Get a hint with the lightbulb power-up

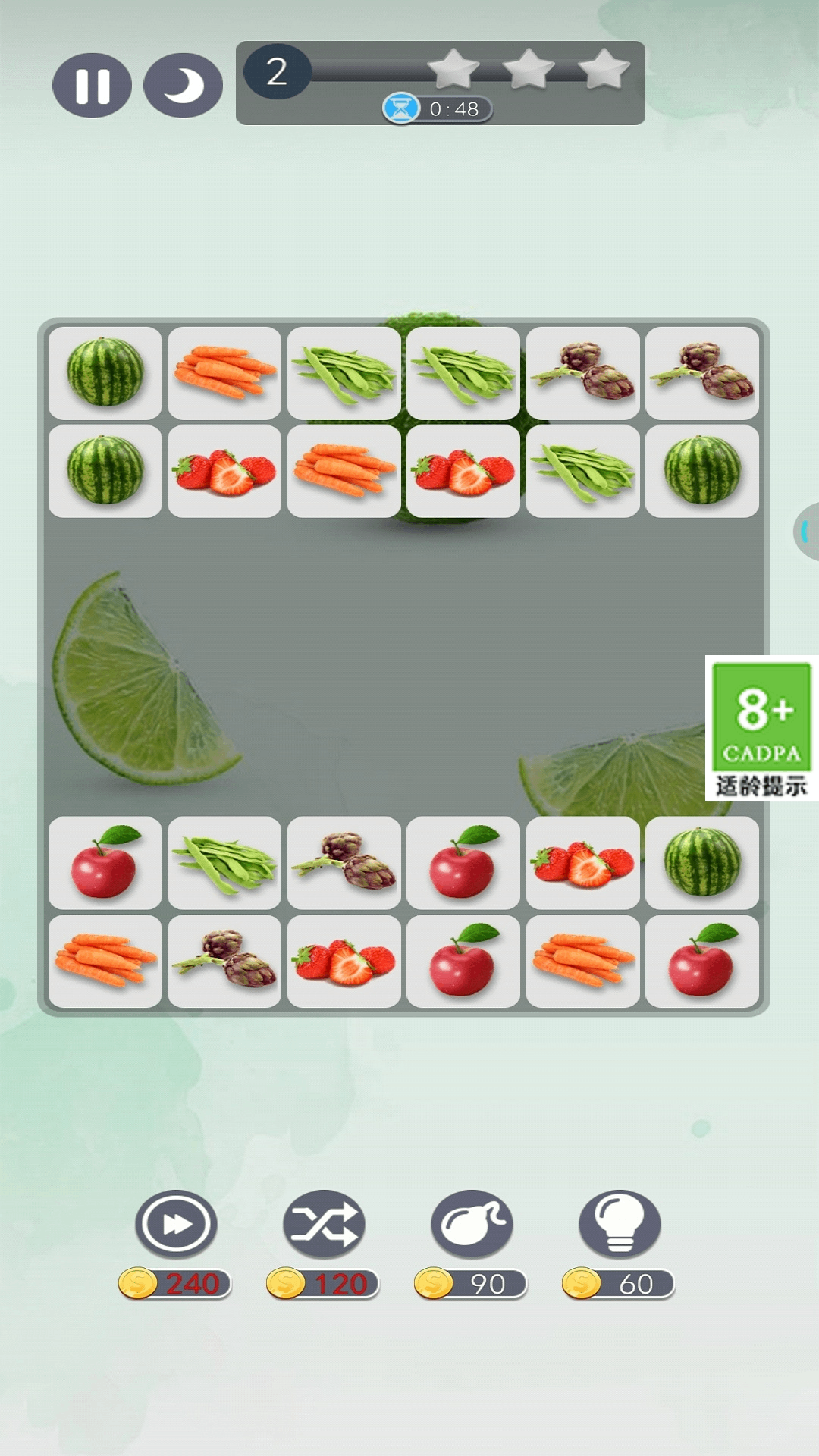pos(620,1225)
